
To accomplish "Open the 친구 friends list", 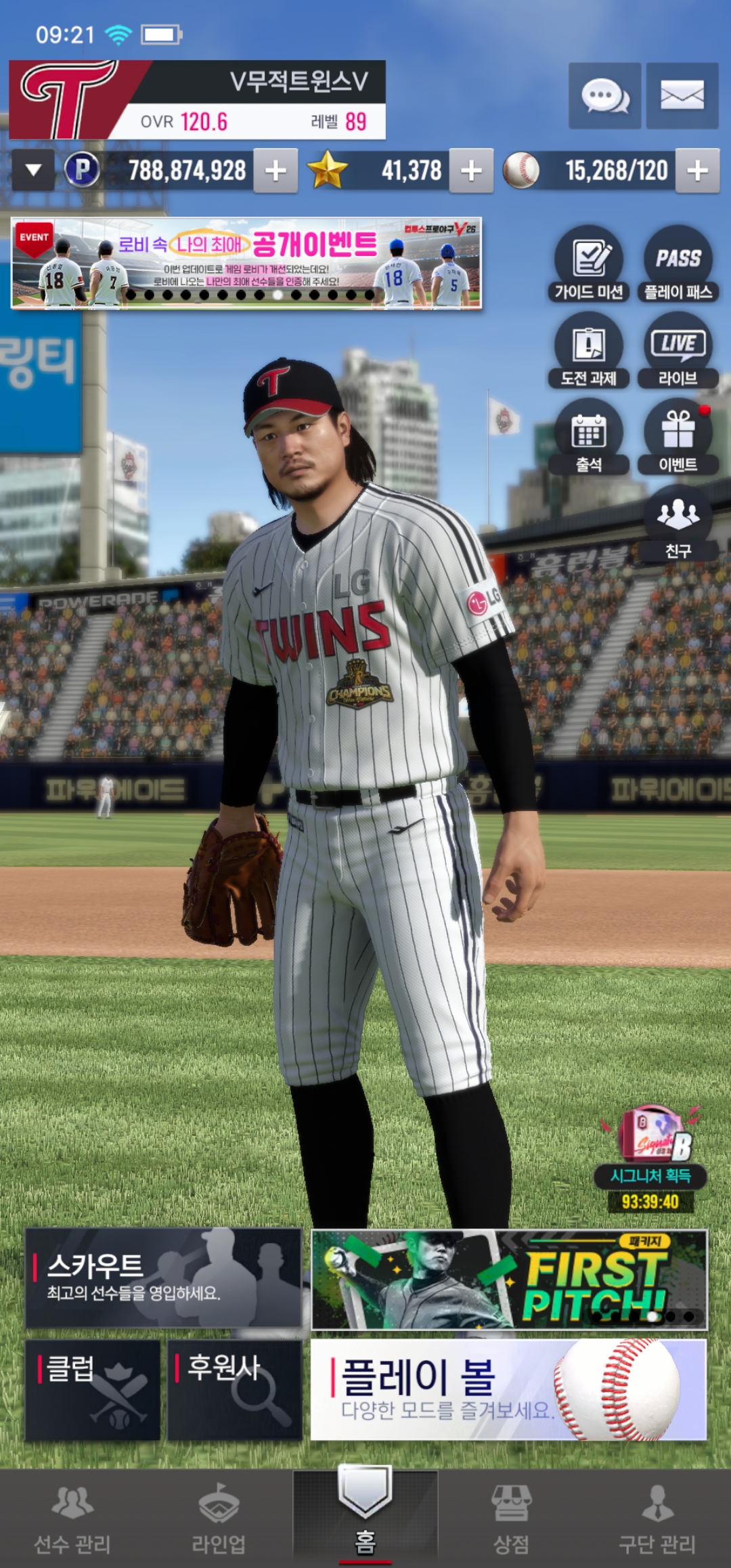I will (678, 523).
